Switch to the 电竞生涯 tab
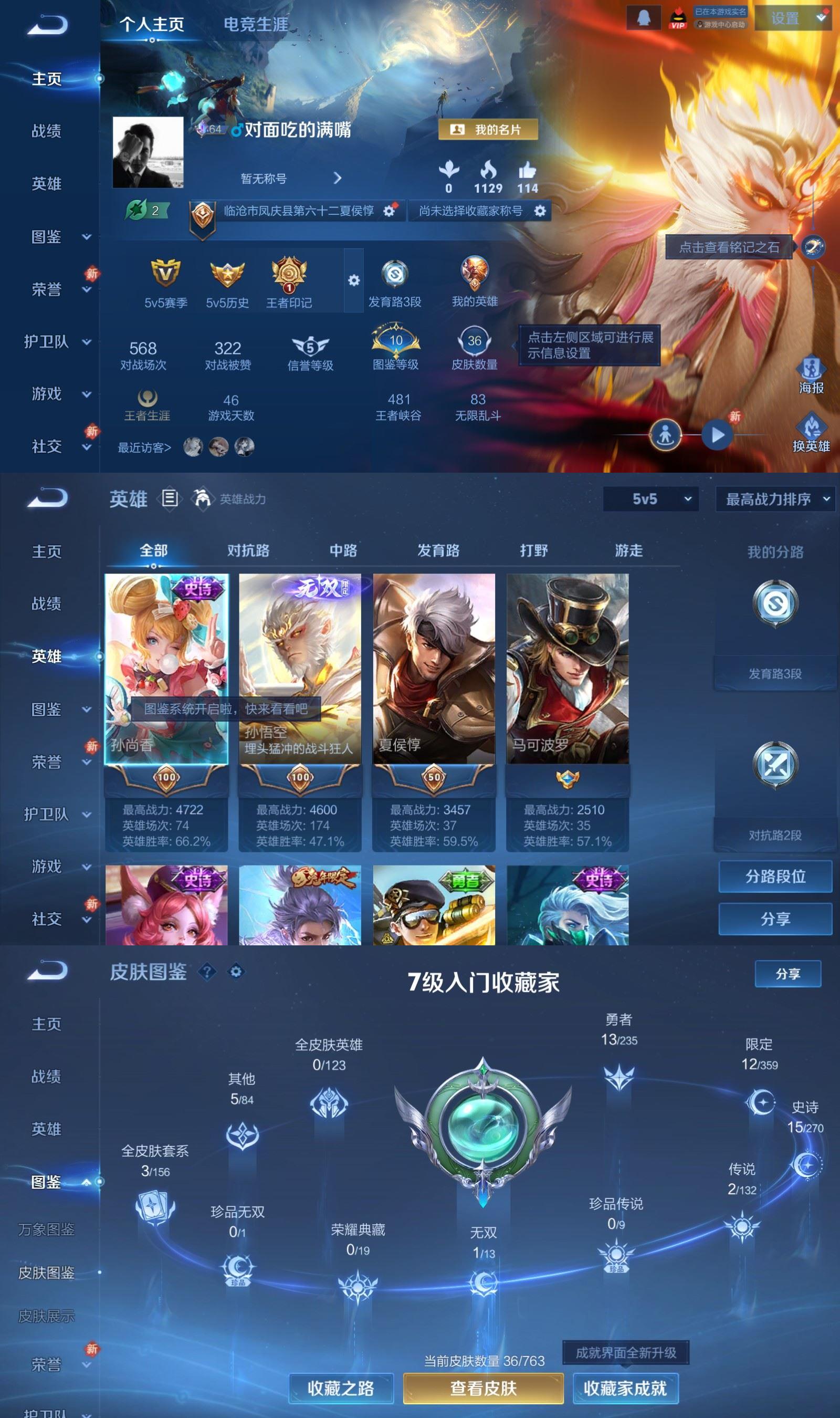This screenshot has width=840, height=1418. click(255, 25)
